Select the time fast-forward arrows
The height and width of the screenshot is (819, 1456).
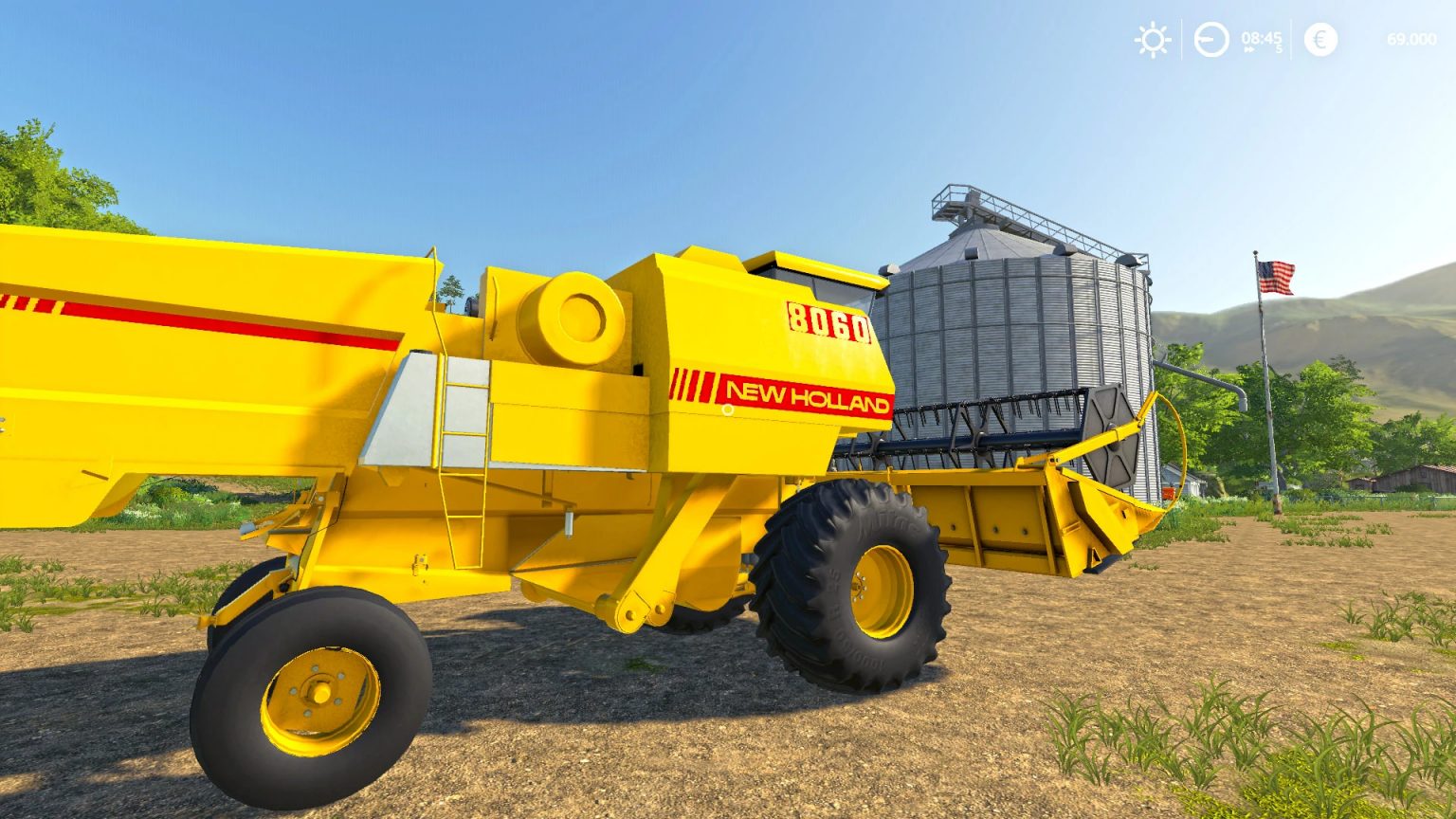[1247, 51]
